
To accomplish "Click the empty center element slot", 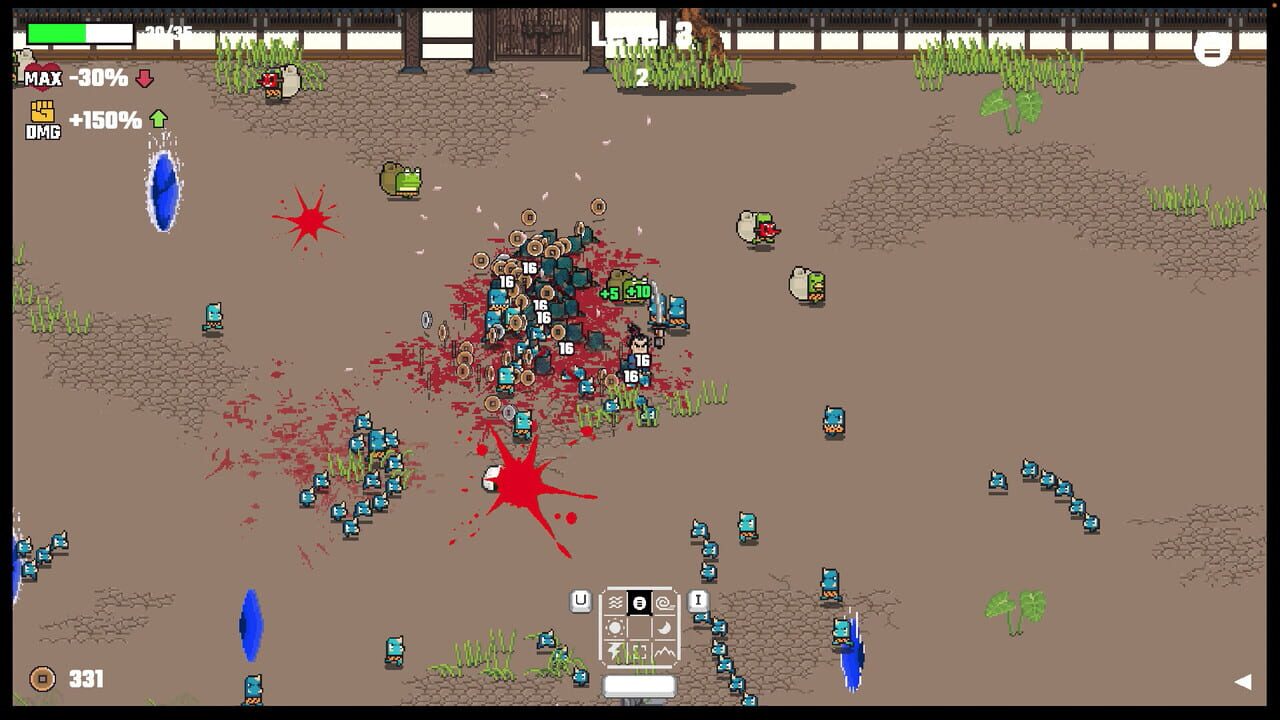I will 640,627.
